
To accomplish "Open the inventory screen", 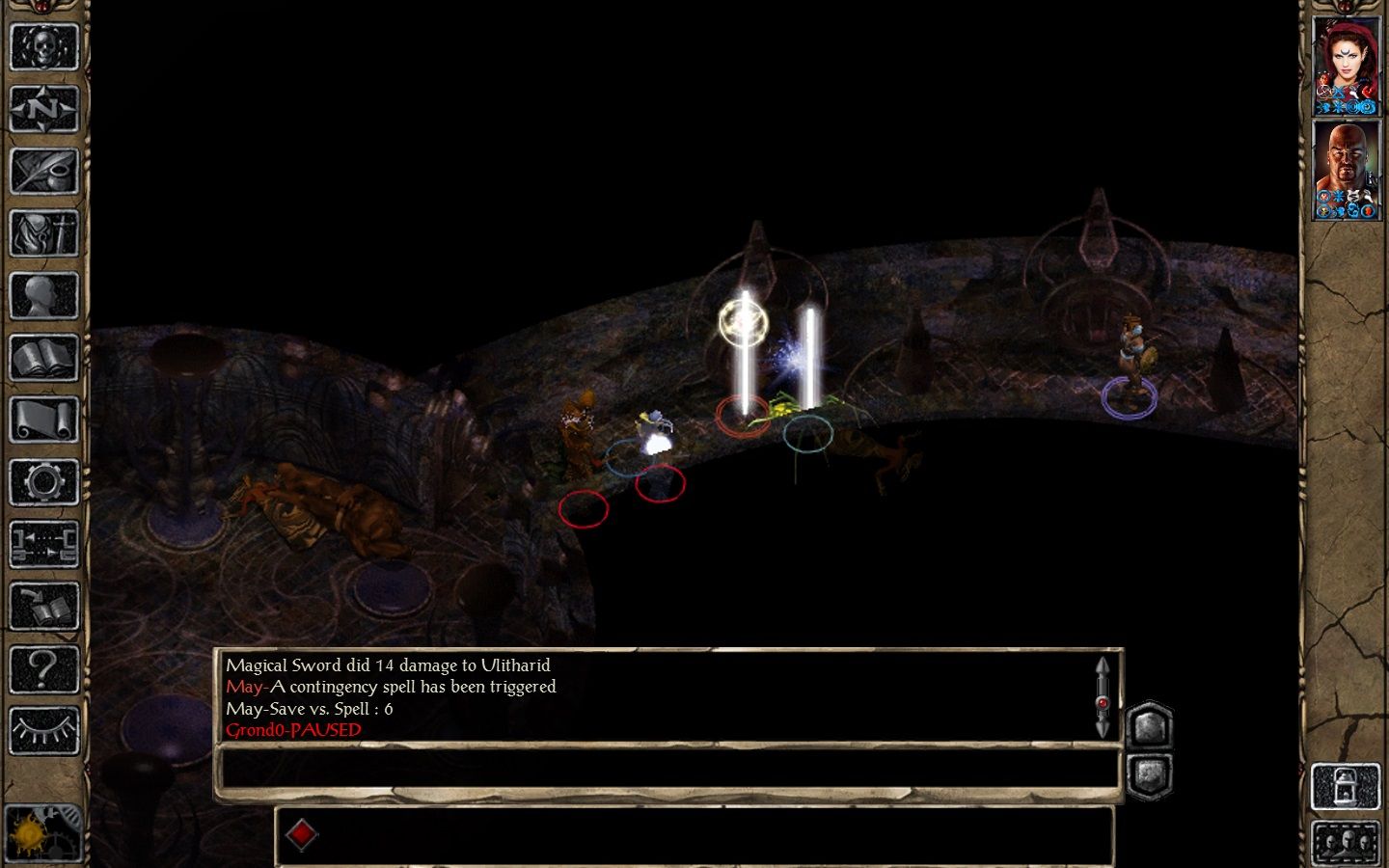I will [x=43, y=233].
